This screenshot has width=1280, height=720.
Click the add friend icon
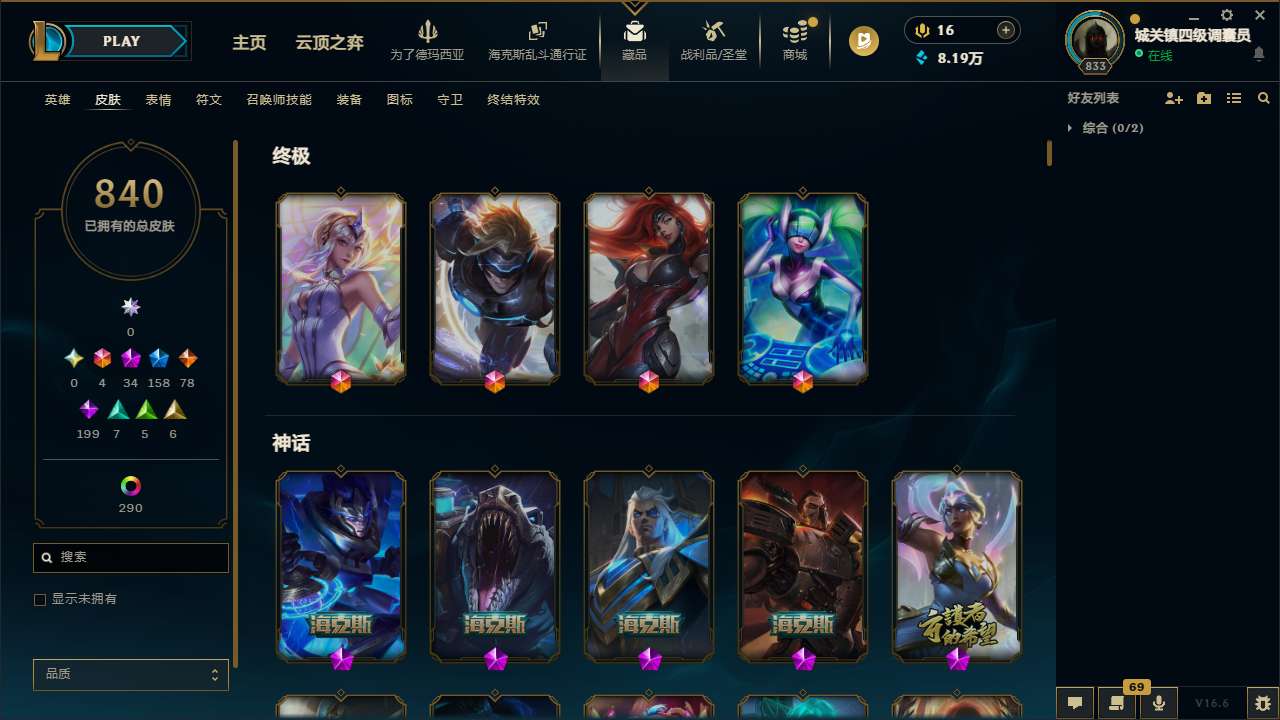click(1174, 98)
